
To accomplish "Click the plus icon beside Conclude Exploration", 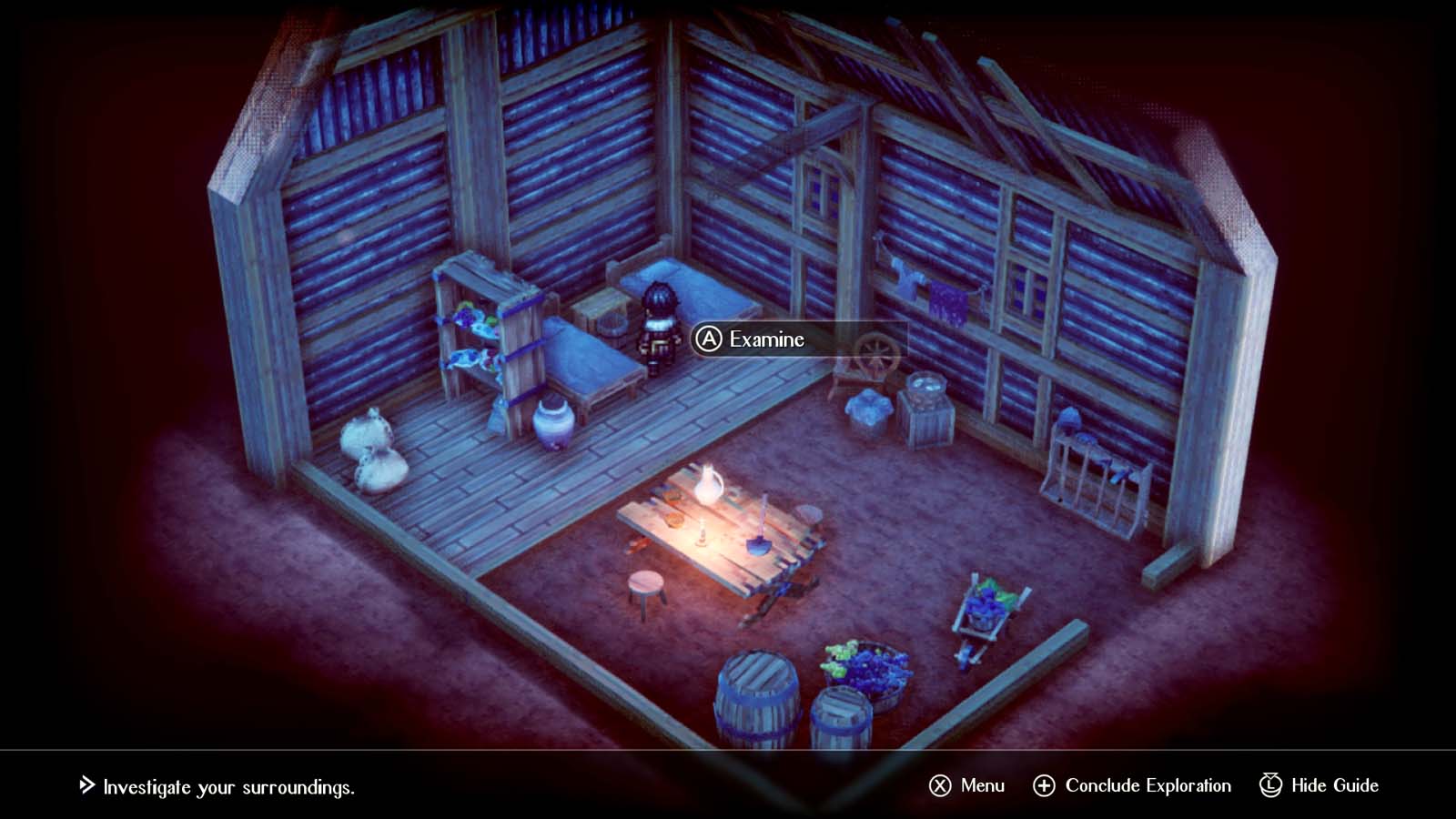I will tap(1043, 784).
